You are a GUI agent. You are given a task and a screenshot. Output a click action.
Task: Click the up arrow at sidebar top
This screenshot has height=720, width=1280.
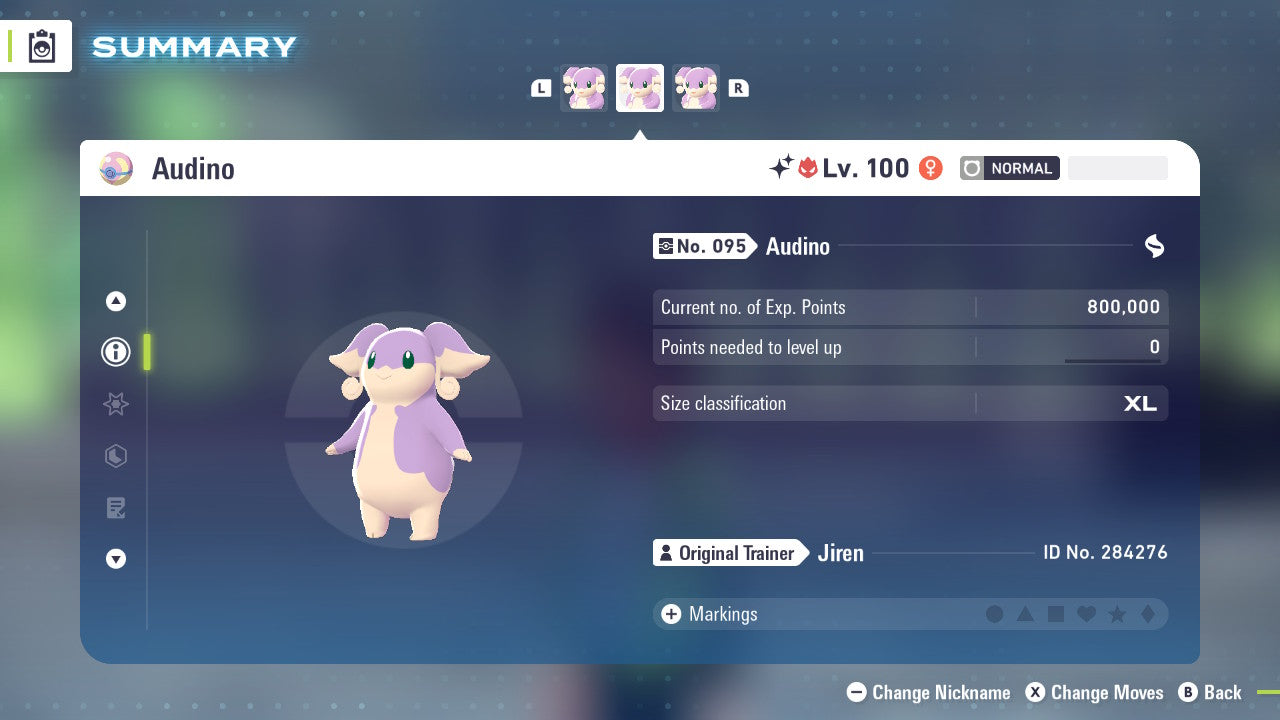click(115, 301)
